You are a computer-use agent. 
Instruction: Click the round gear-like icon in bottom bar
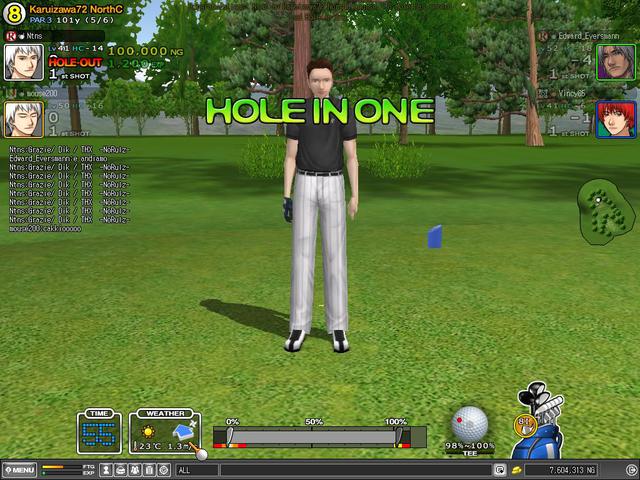tap(162, 469)
